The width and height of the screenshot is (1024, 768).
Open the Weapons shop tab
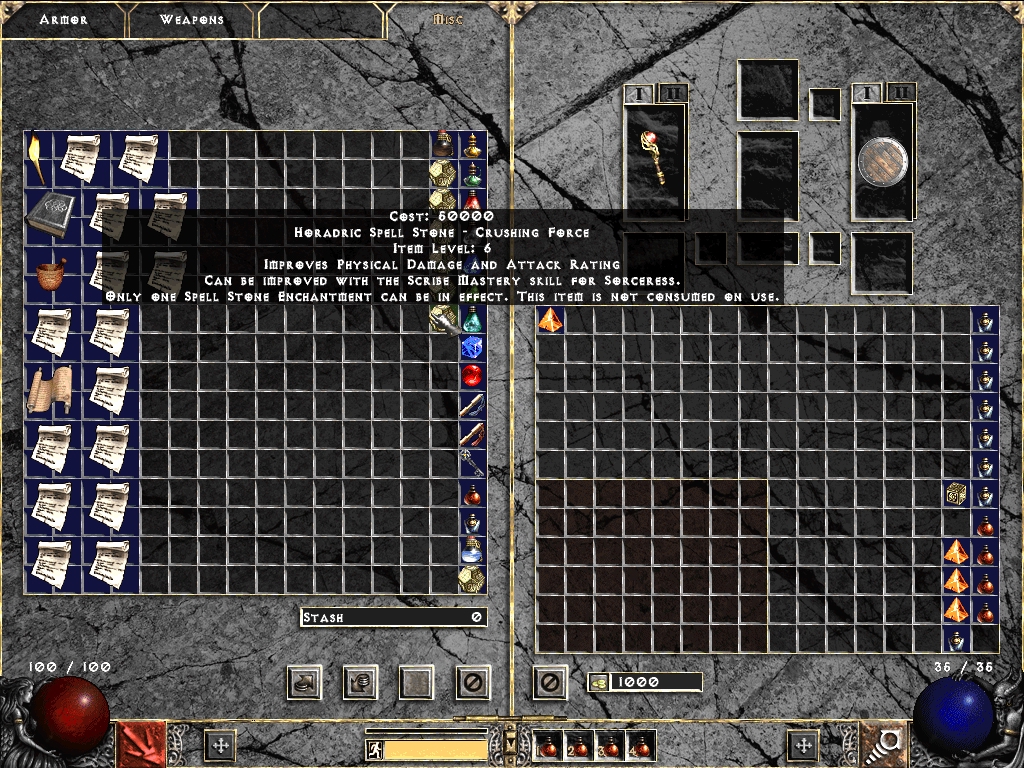pos(194,20)
